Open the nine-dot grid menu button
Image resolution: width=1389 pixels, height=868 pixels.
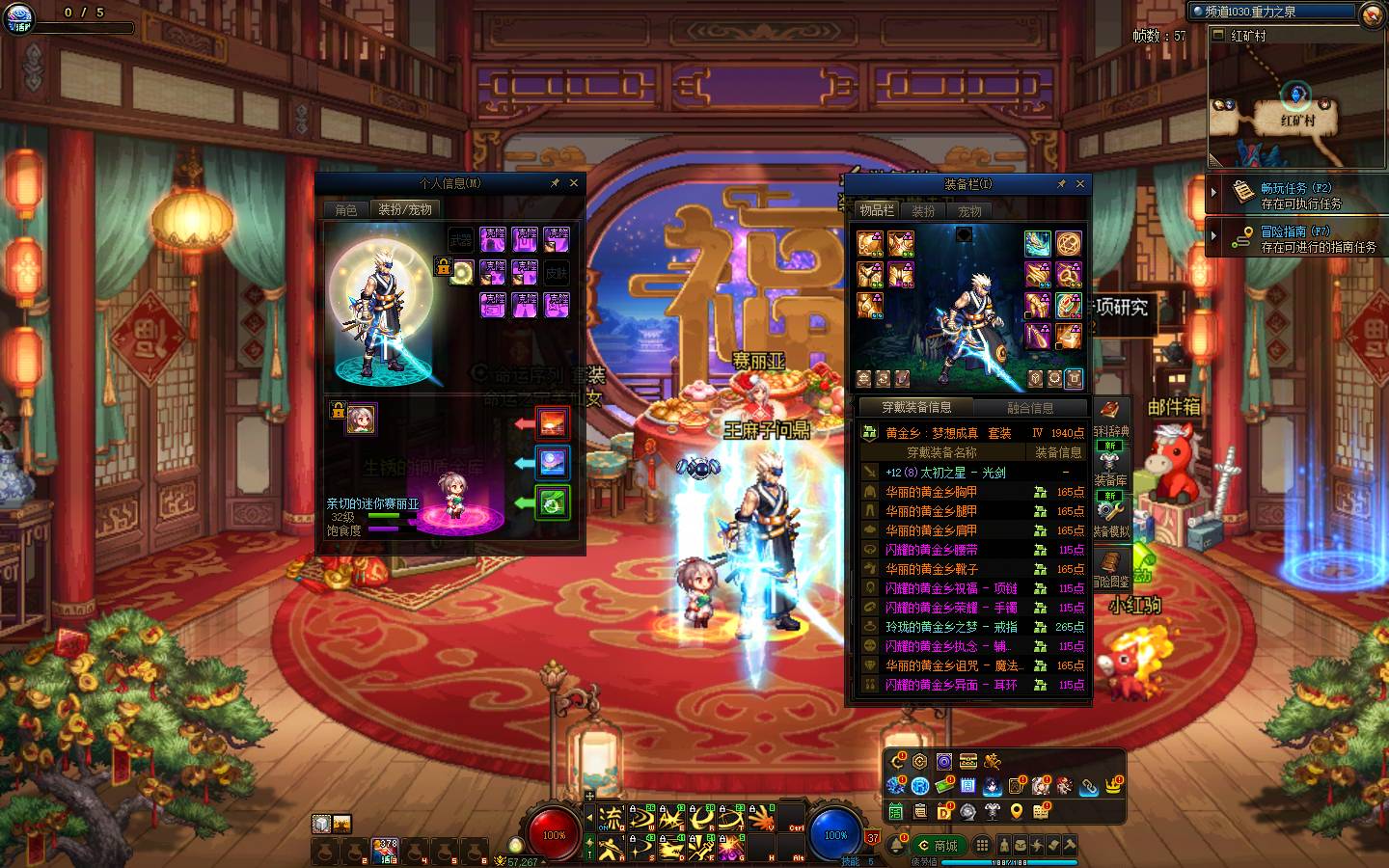[982, 846]
